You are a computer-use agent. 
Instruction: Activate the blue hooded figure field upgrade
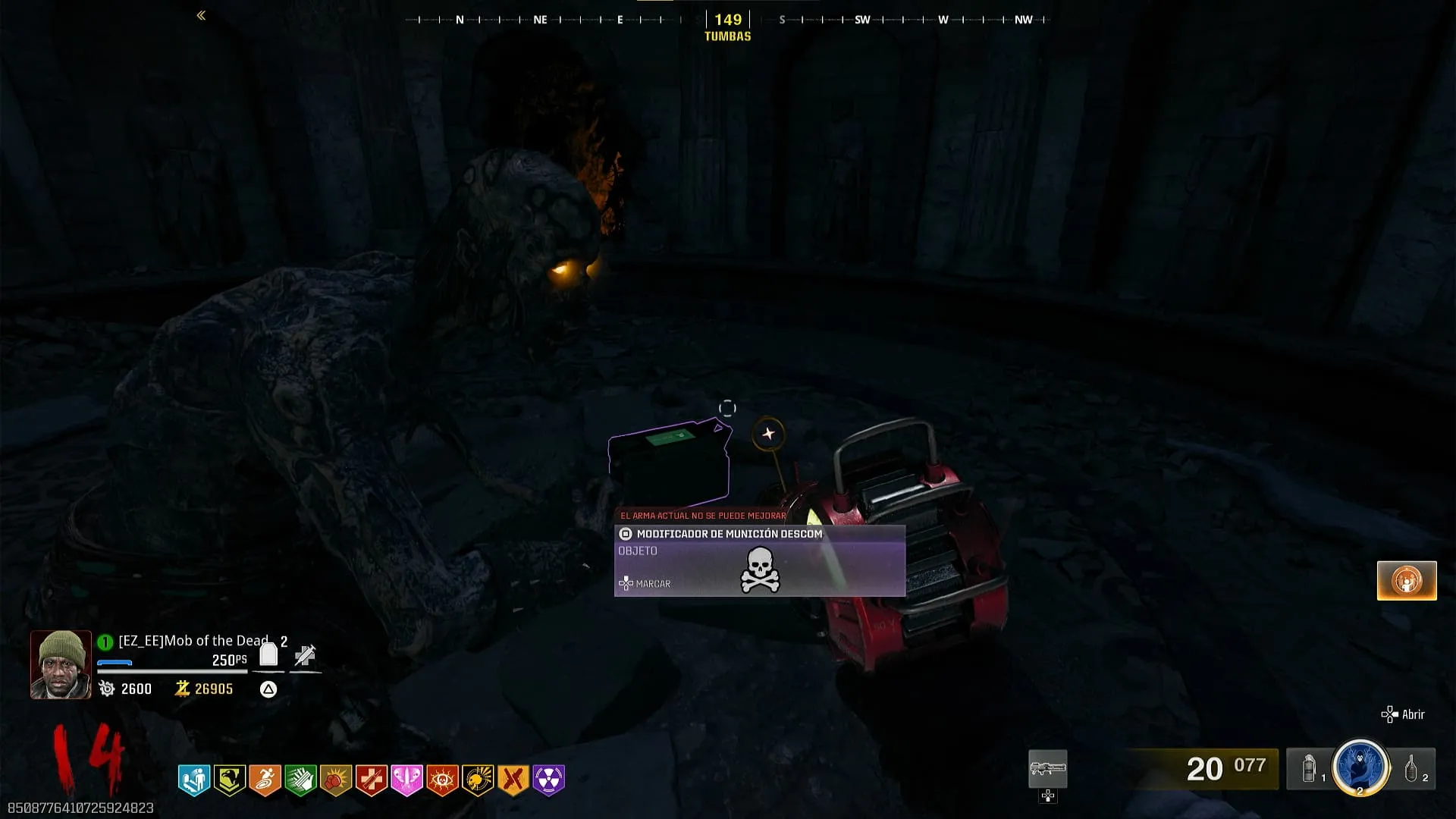(1360, 766)
